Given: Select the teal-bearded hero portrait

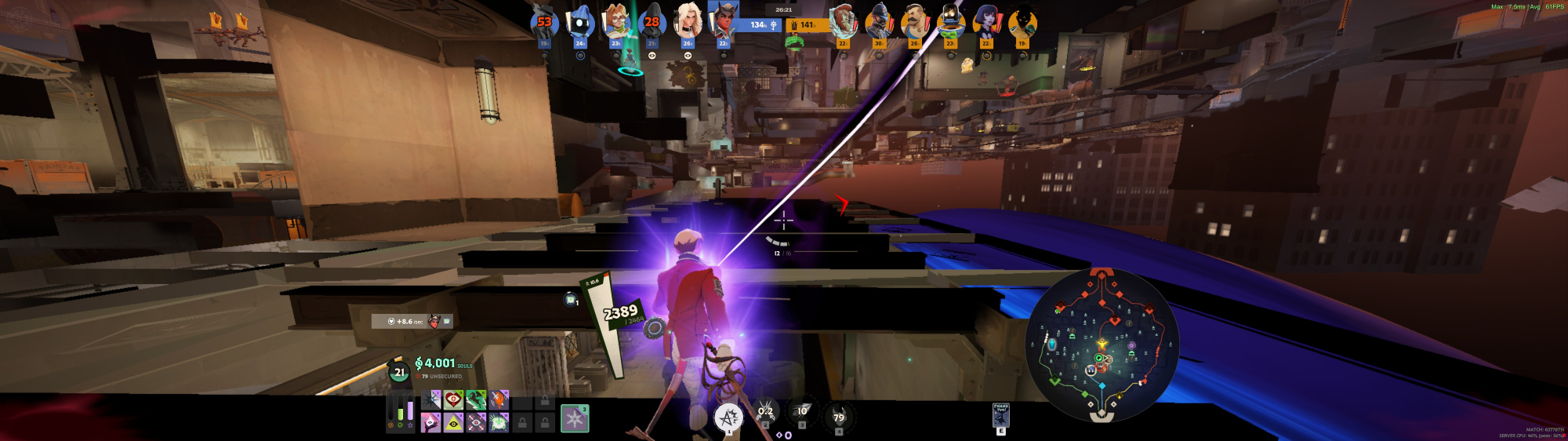Looking at the screenshot, I should 842,22.
